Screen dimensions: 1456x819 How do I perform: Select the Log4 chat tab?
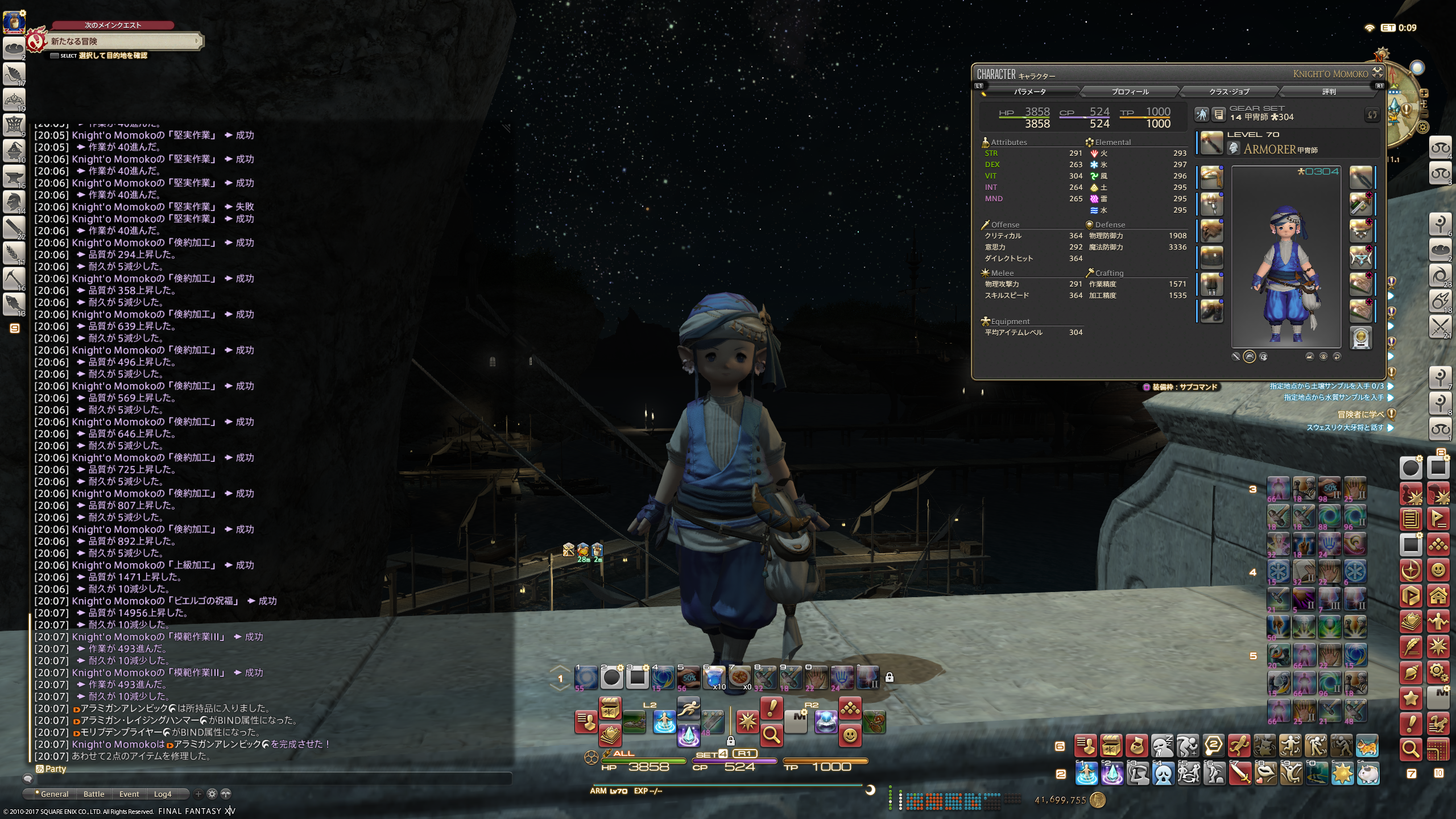[163, 794]
